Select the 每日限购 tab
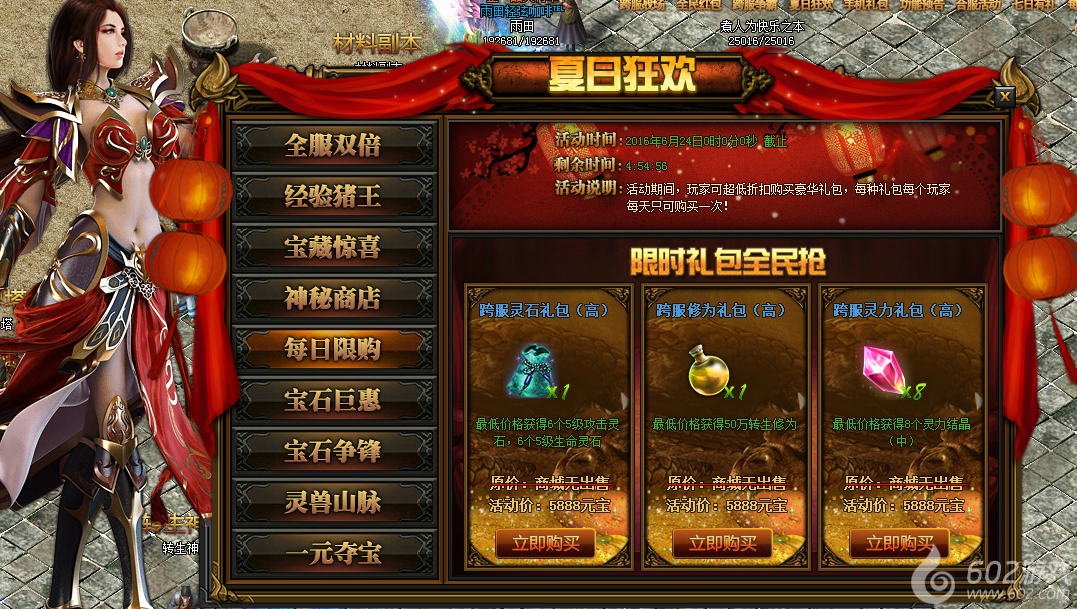 [333, 349]
